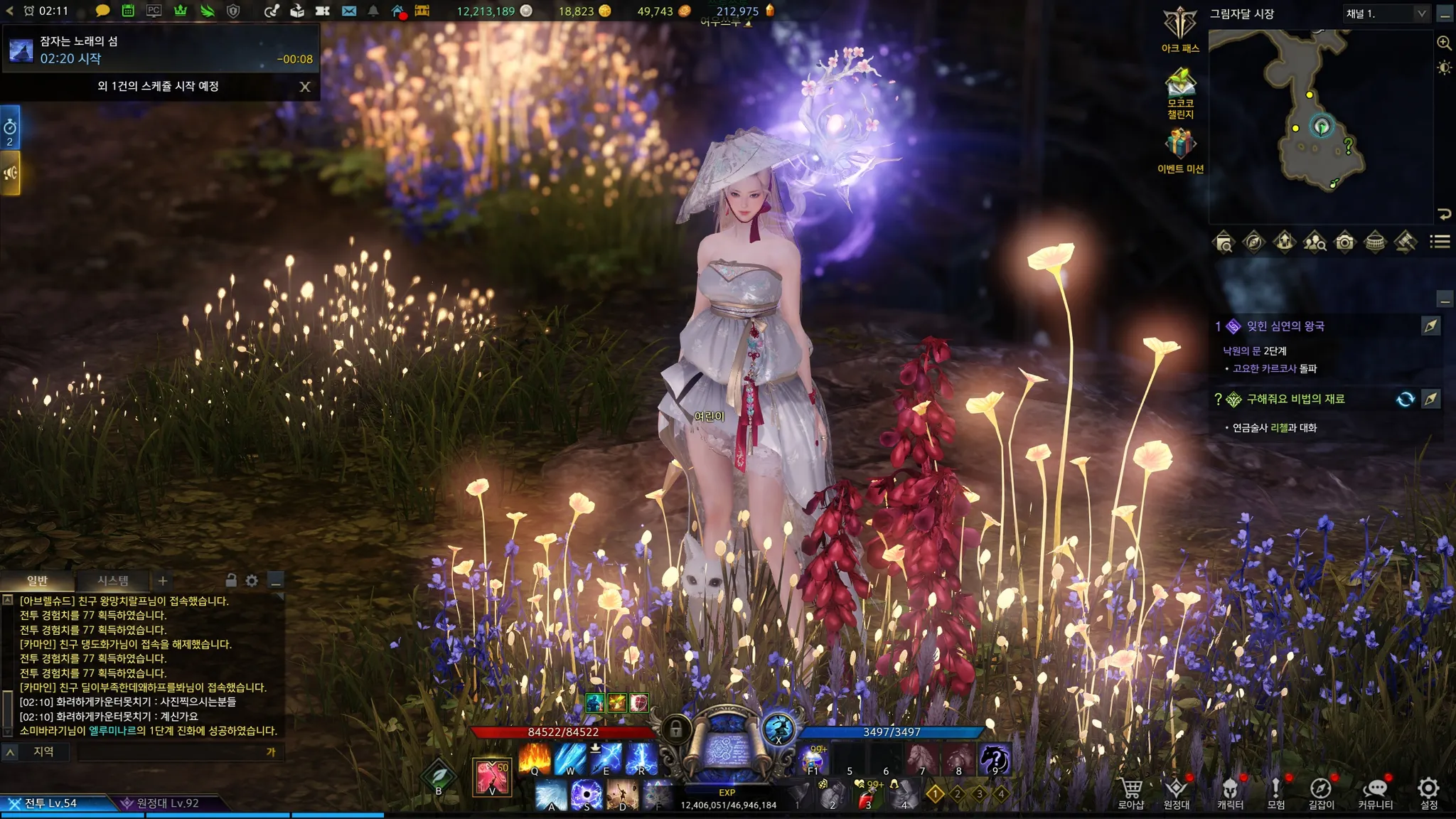The width and height of the screenshot is (1456, 819).
Task: Open chat settings gear icon
Action: [252, 581]
